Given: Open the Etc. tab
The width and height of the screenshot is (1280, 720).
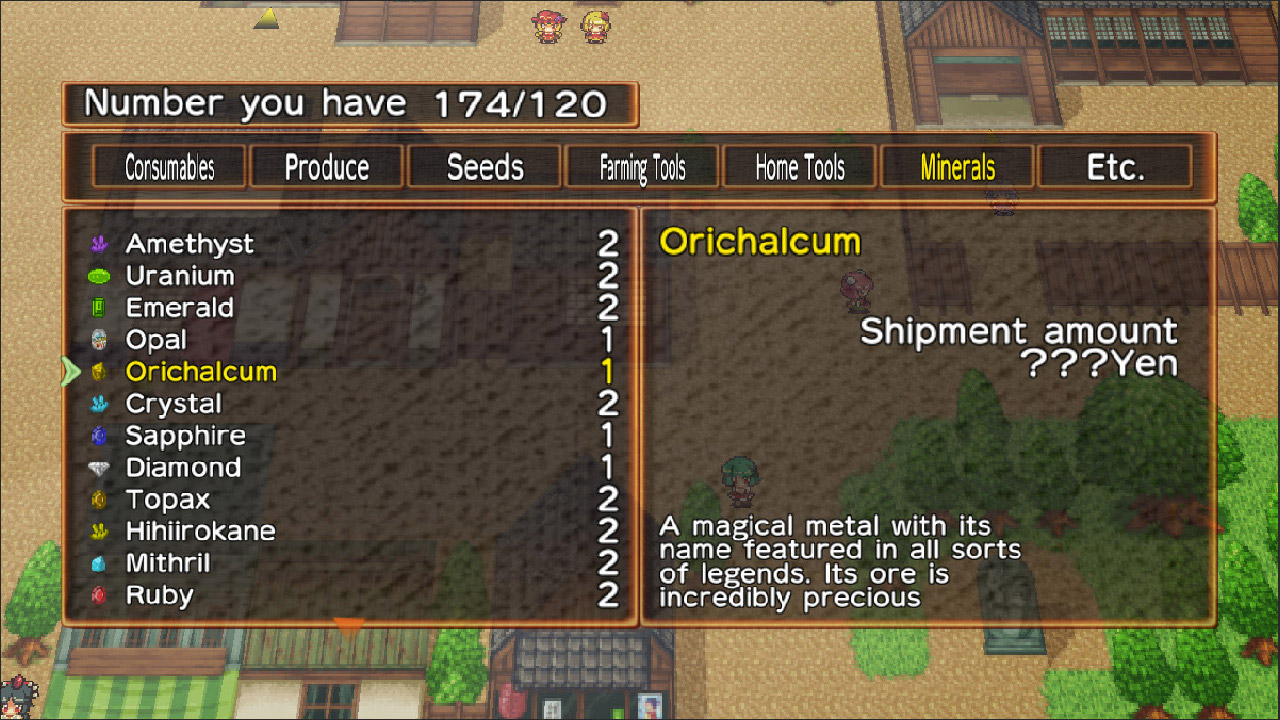Looking at the screenshot, I should (x=1114, y=166).
